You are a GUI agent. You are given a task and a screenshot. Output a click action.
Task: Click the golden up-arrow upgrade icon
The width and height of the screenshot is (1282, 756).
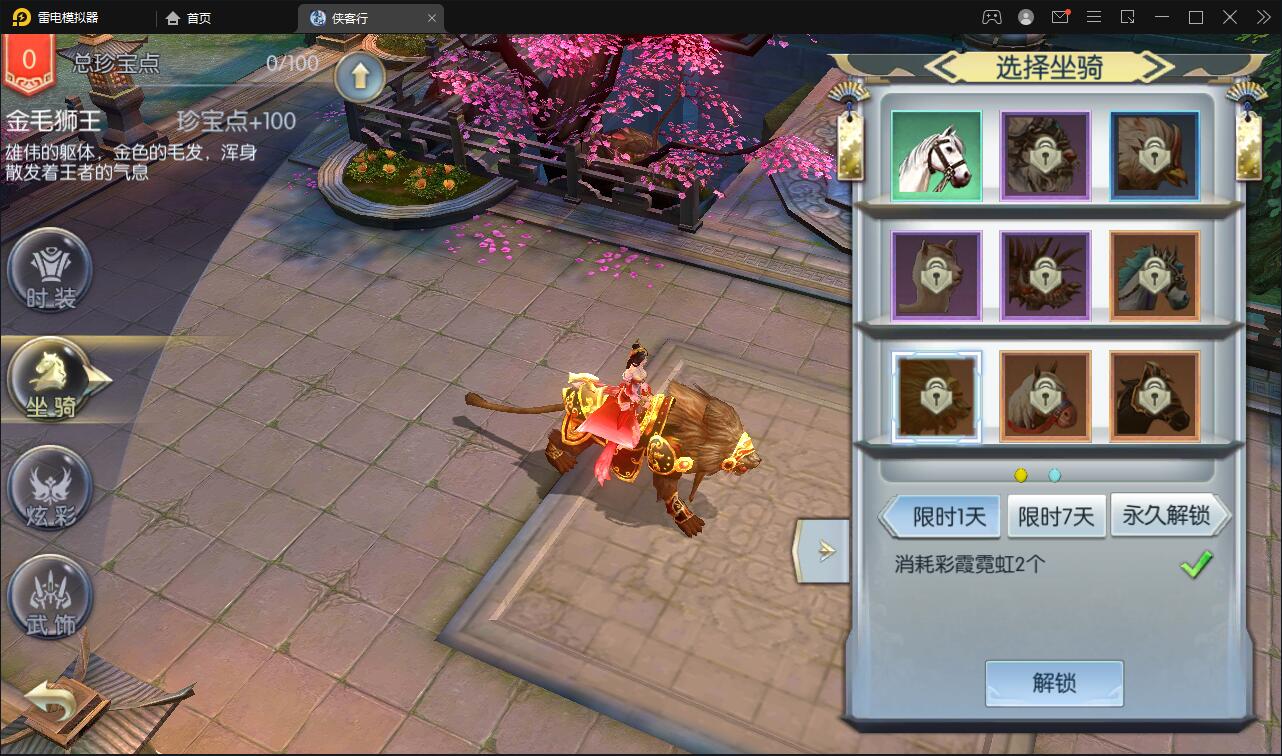[x=360, y=75]
